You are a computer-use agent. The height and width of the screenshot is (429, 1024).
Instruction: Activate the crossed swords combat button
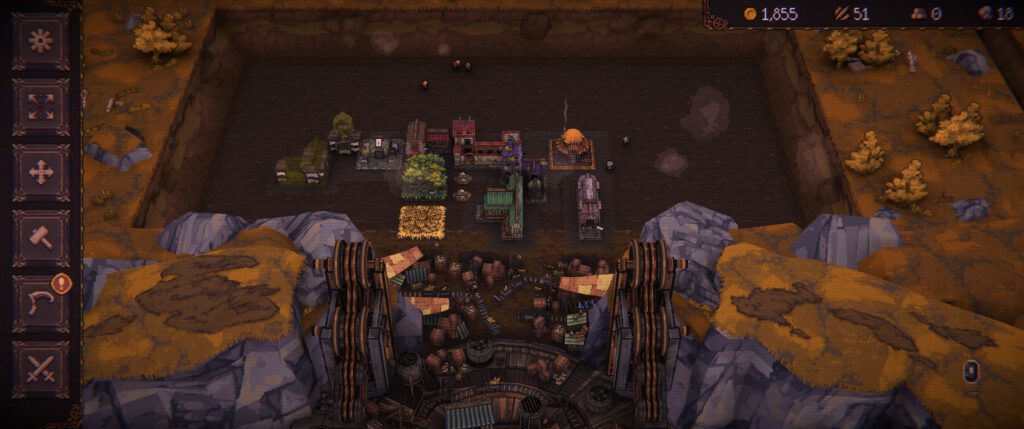[x=41, y=369]
